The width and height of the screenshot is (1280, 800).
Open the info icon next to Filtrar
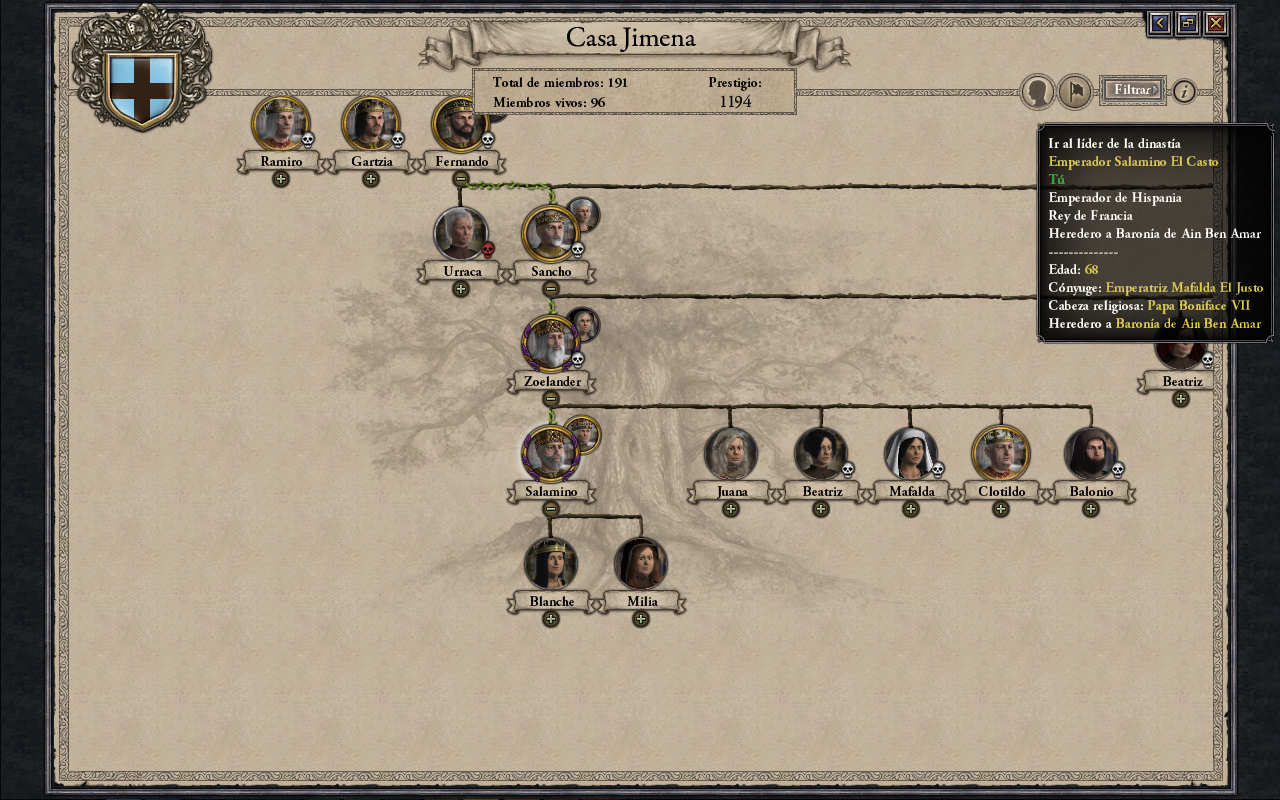pos(1184,91)
